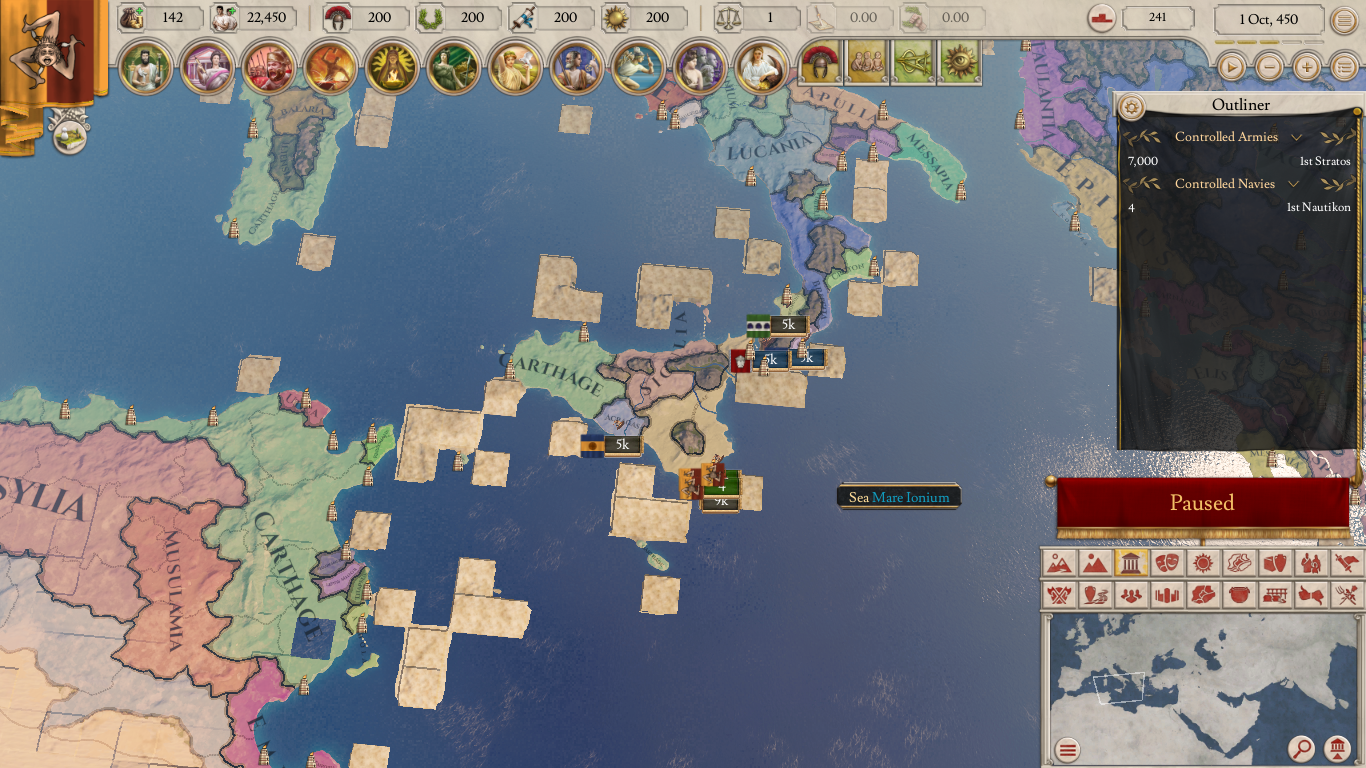Collapse the Controlled Armies section in Outliner

pyautogui.click(x=1297, y=137)
